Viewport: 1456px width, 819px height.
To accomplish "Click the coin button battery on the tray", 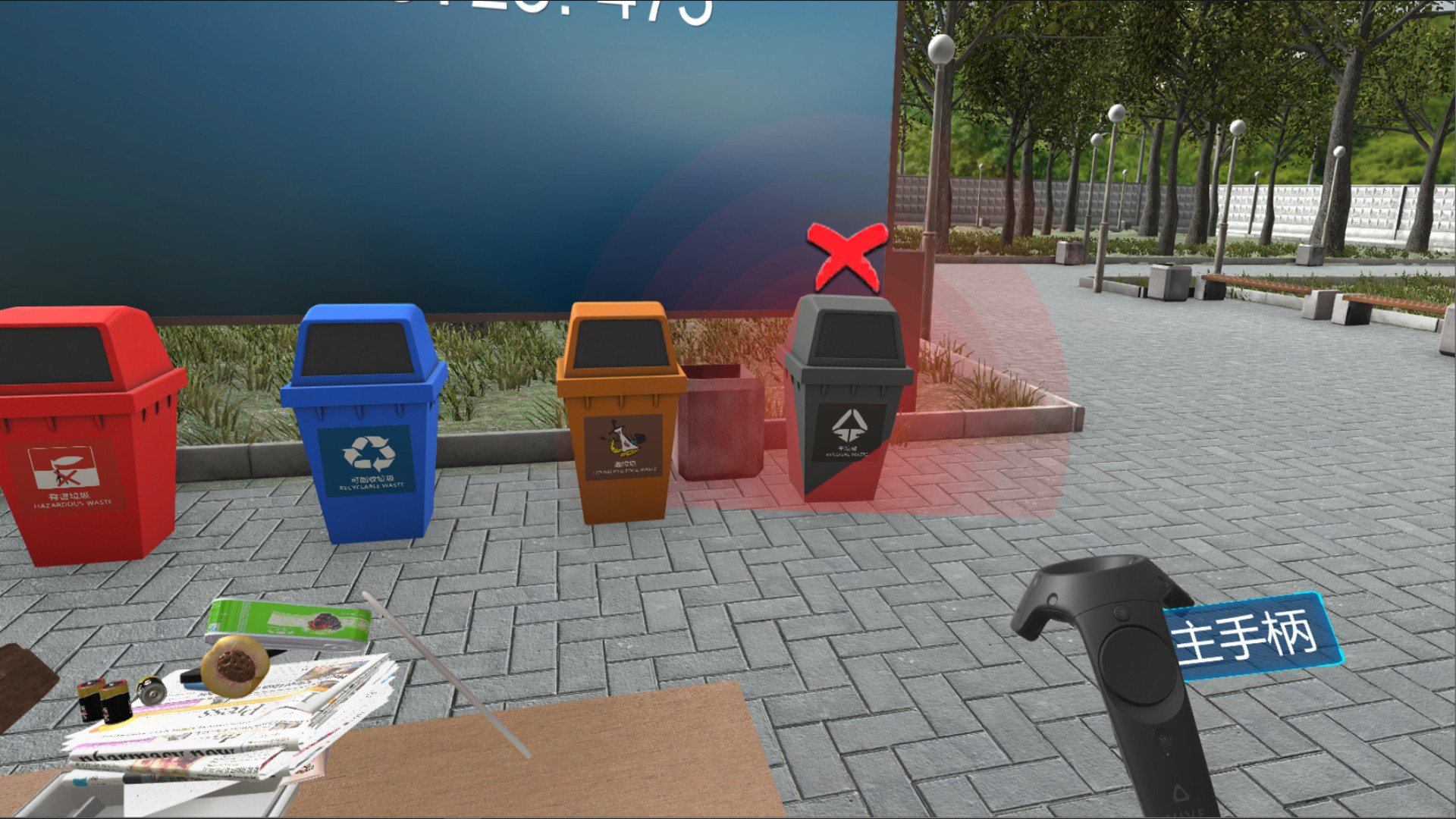I will [152, 692].
